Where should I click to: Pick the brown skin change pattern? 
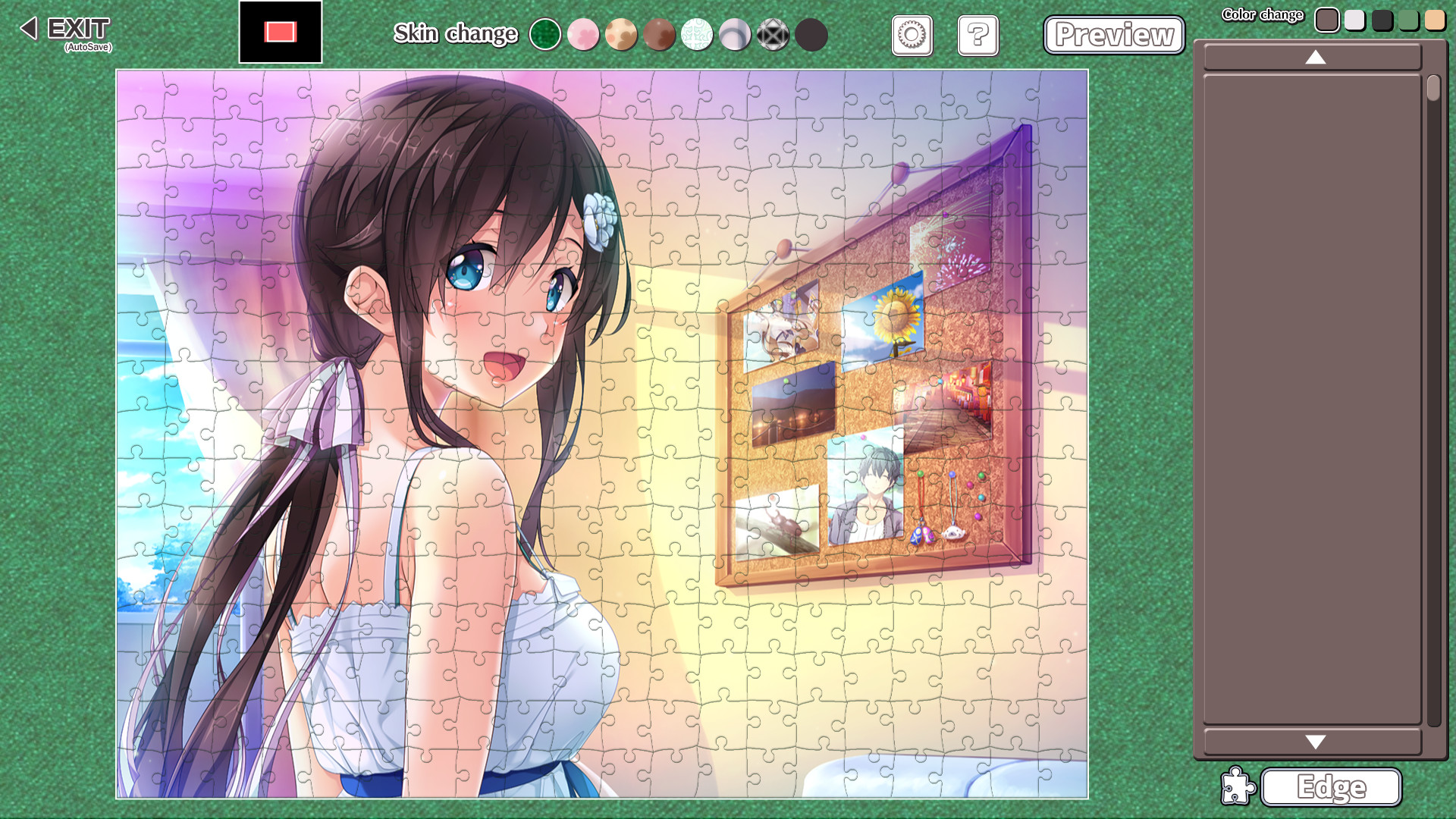pos(659,35)
